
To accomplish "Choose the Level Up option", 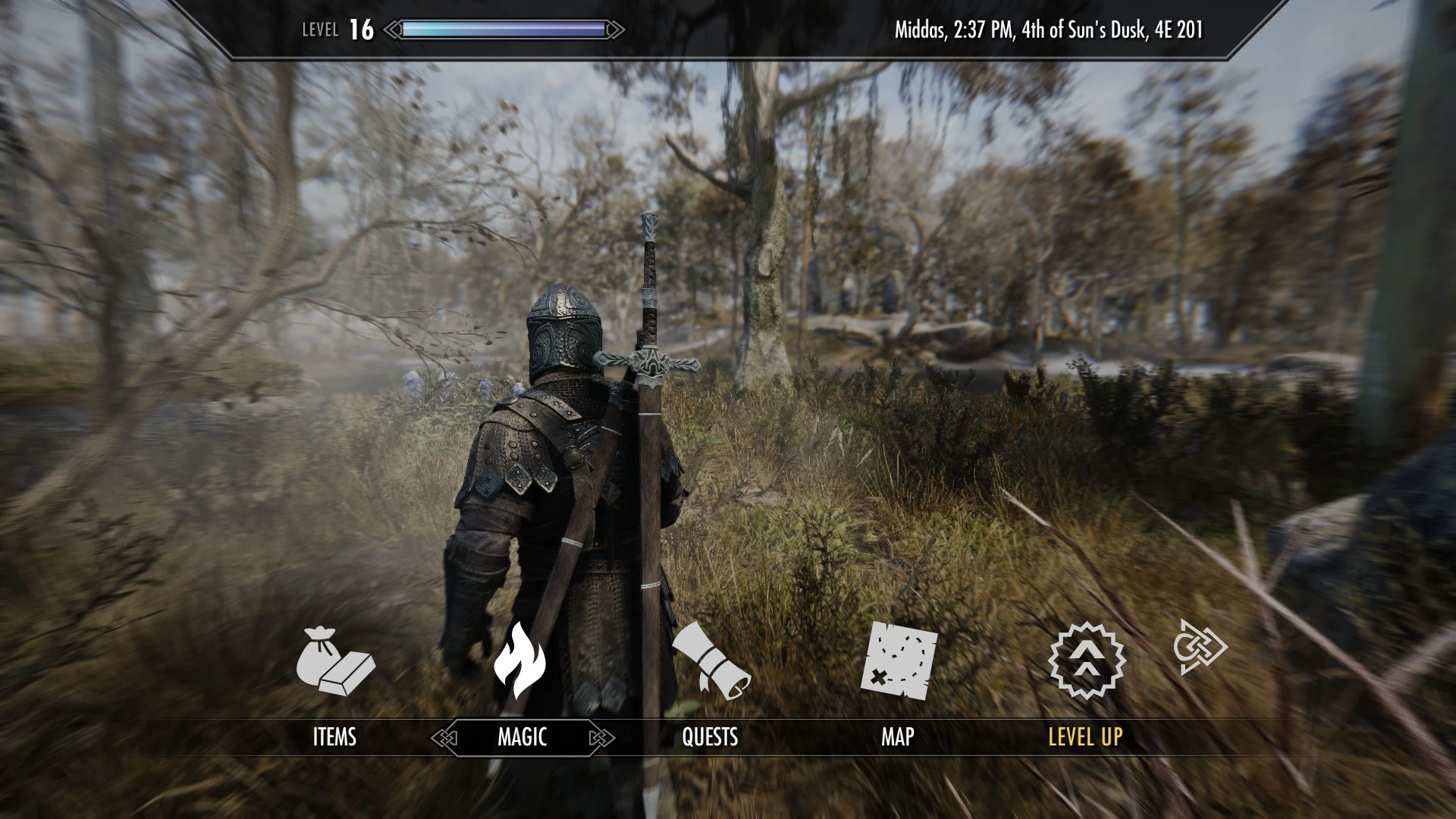I will click(x=1085, y=736).
